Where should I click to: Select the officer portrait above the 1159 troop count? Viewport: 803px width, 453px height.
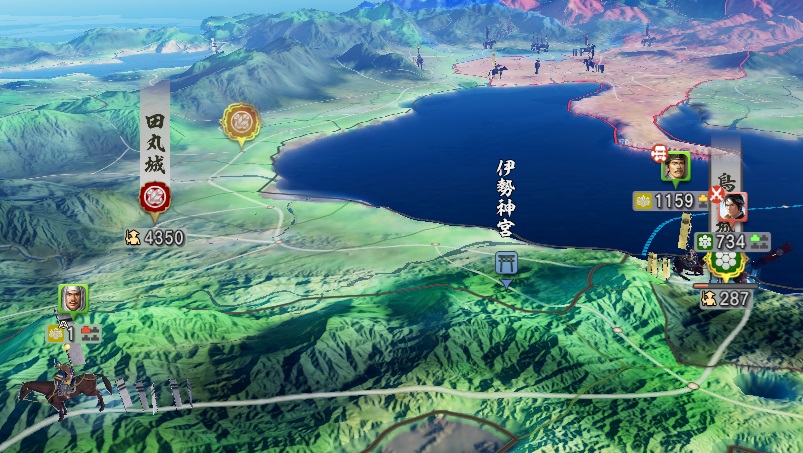pyautogui.click(x=675, y=167)
